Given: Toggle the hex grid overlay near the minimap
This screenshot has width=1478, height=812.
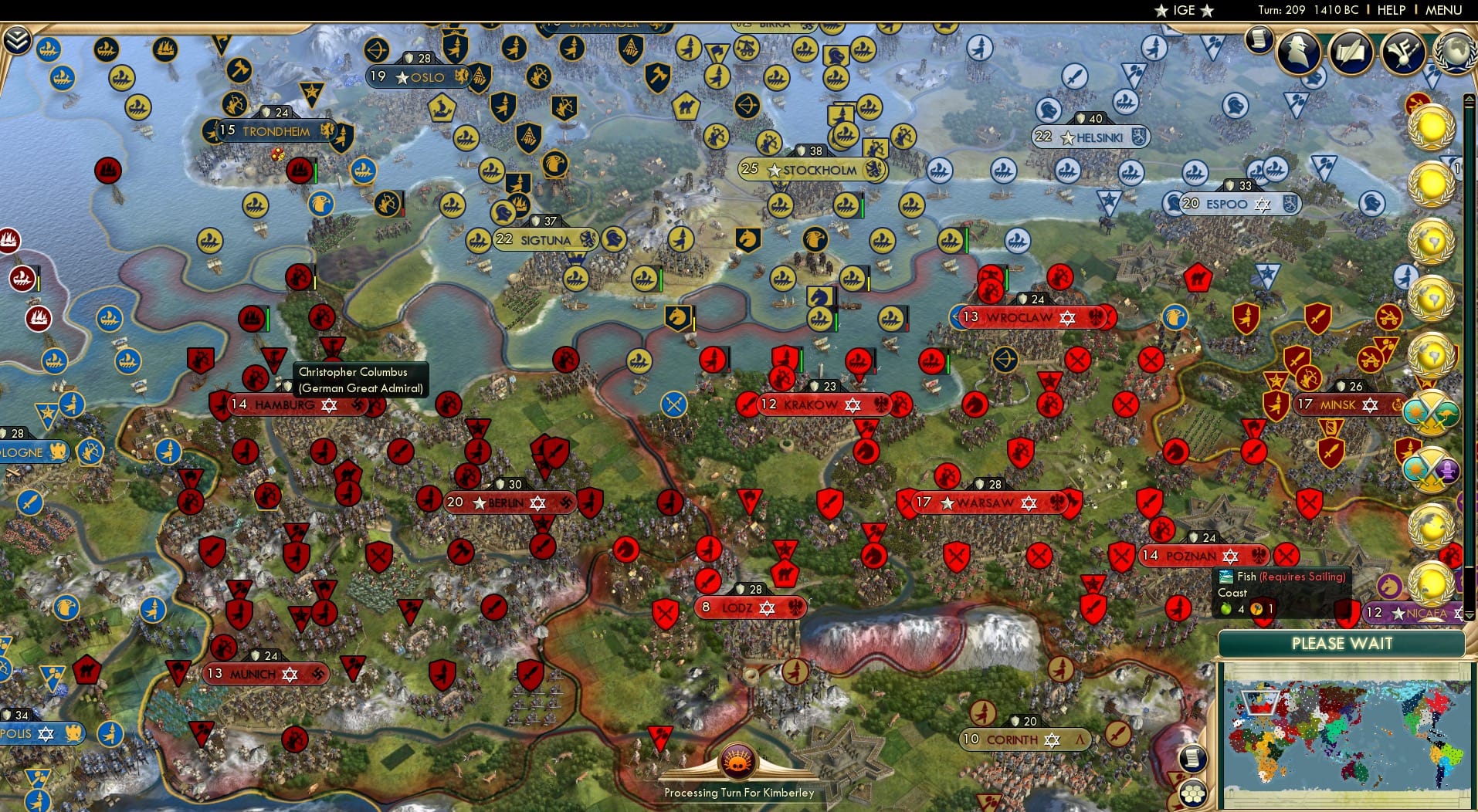Looking at the screenshot, I should click(x=1194, y=791).
